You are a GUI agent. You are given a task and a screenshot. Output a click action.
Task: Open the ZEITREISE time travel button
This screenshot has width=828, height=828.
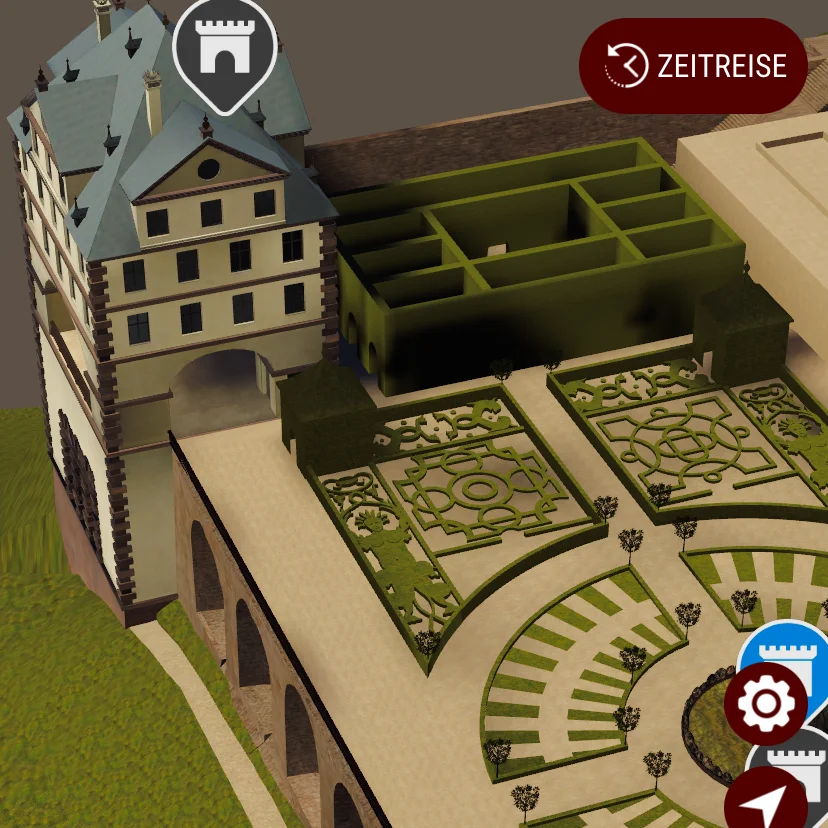693,66
